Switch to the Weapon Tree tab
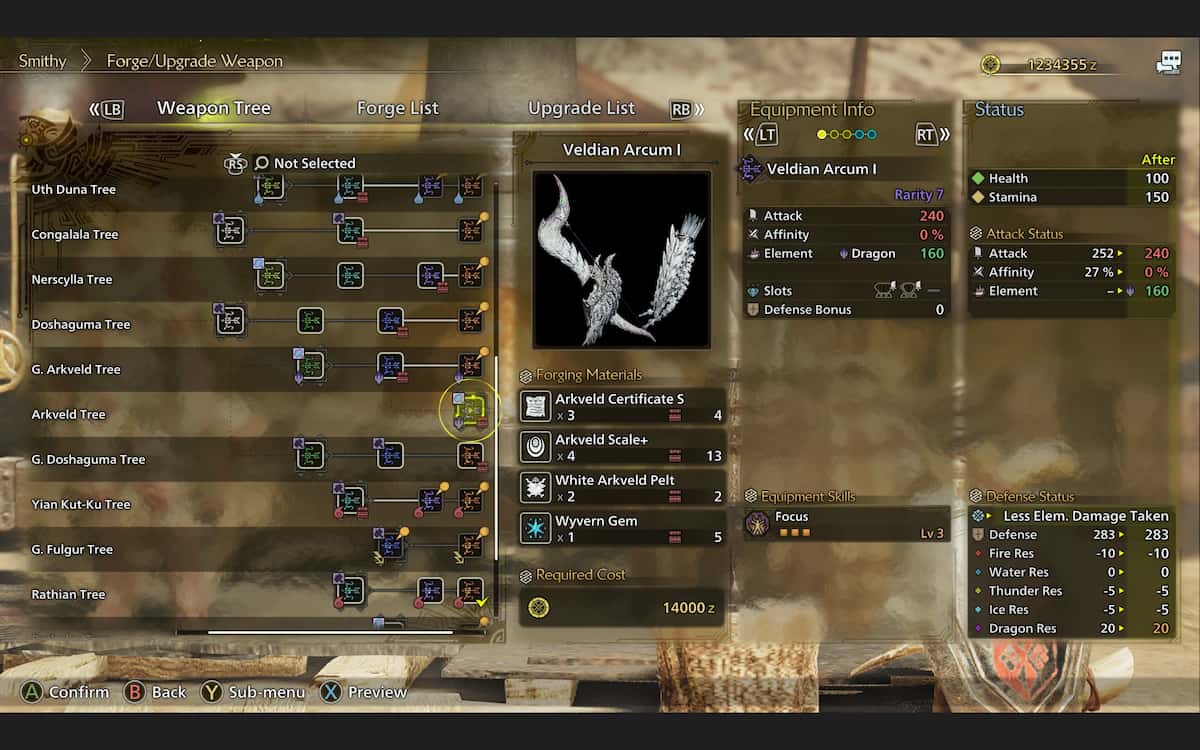1200x750 pixels. point(213,108)
